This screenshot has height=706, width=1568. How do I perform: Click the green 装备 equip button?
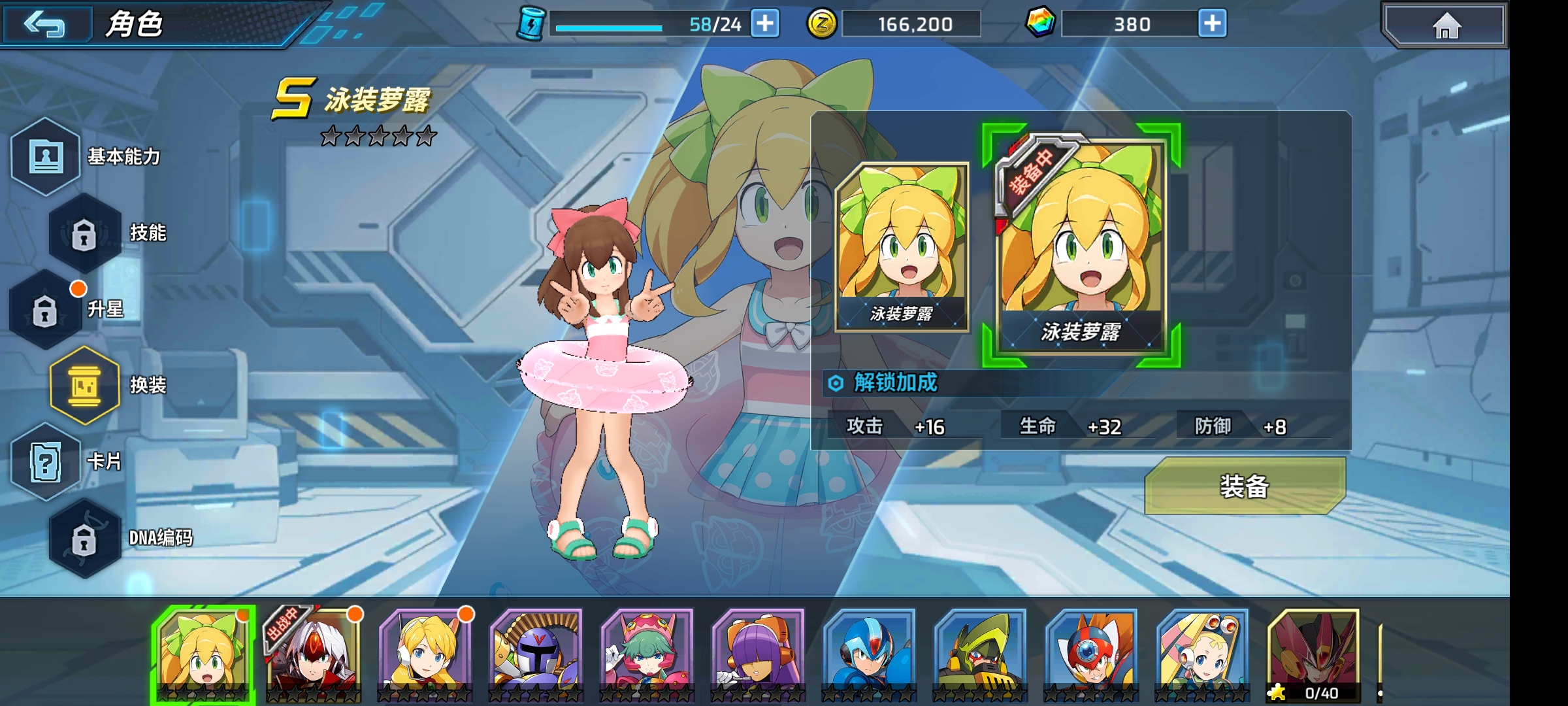pos(1244,486)
